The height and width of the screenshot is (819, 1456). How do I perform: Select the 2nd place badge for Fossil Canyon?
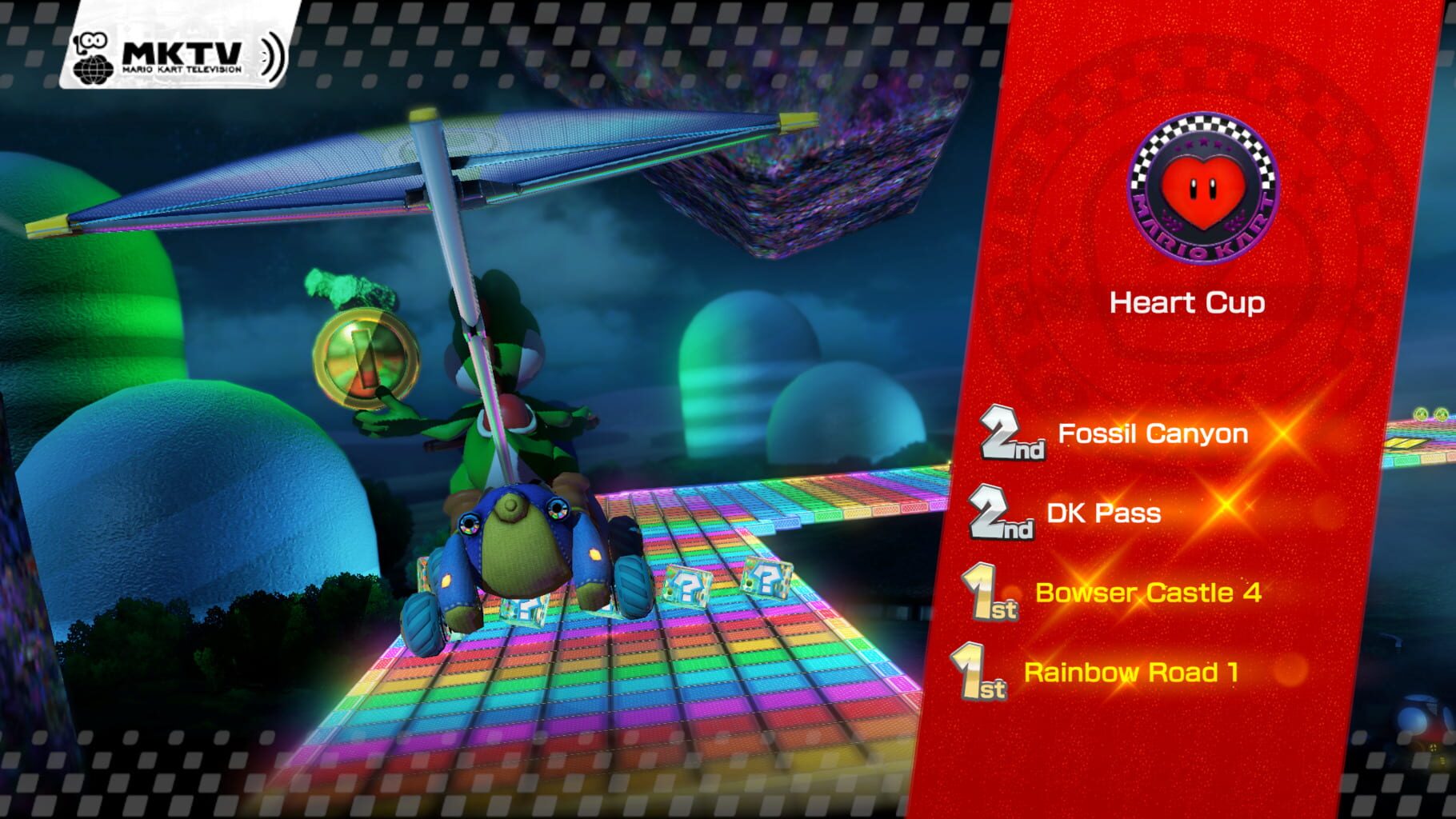(x=1012, y=434)
